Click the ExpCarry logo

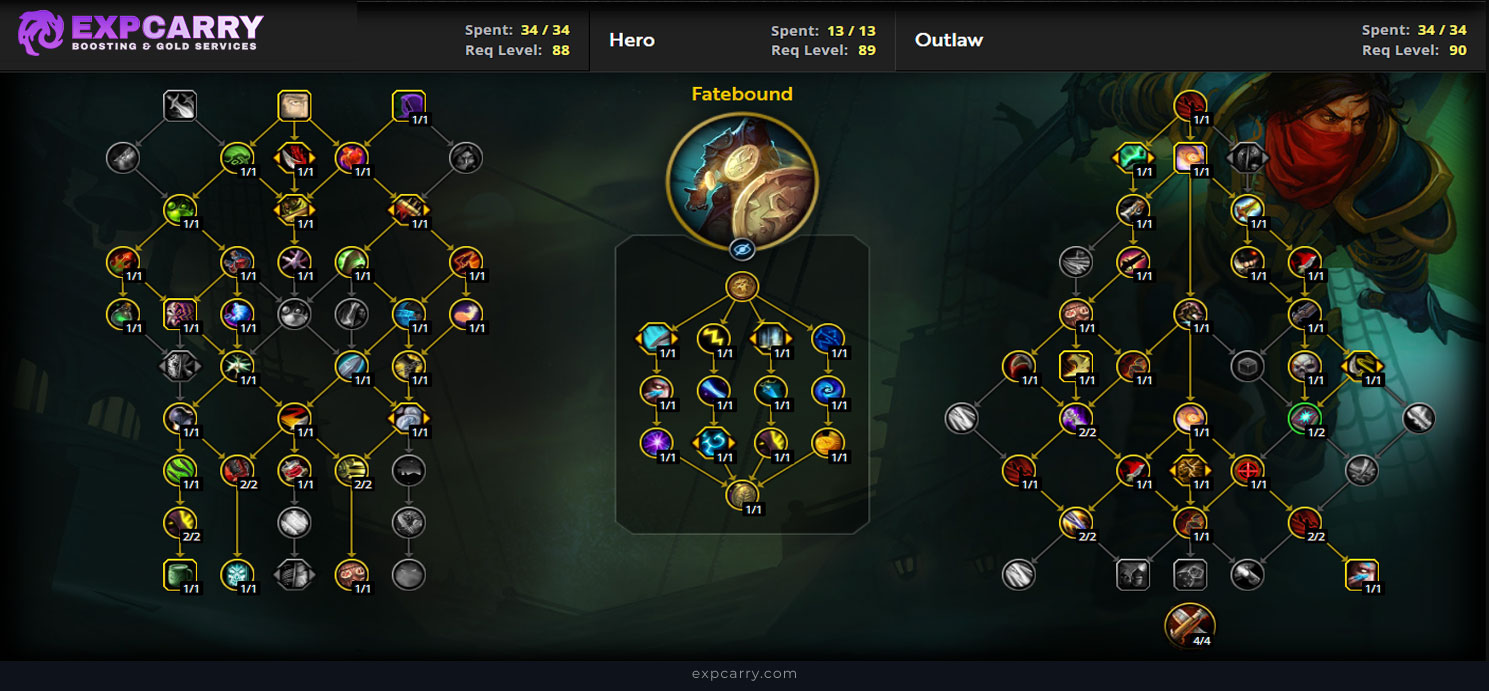(x=140, y=32)
